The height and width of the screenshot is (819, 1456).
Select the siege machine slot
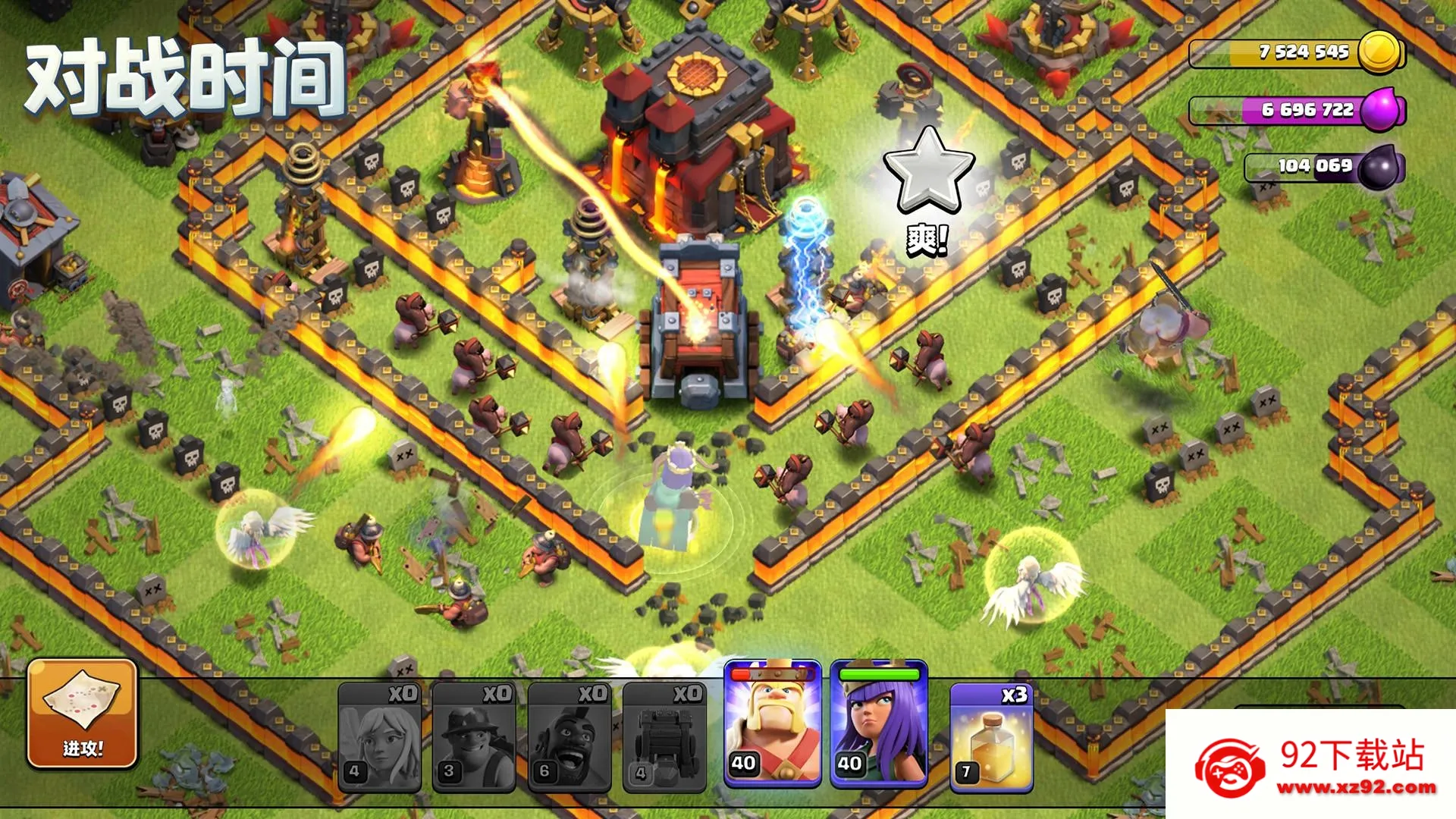tap(664, 737)
